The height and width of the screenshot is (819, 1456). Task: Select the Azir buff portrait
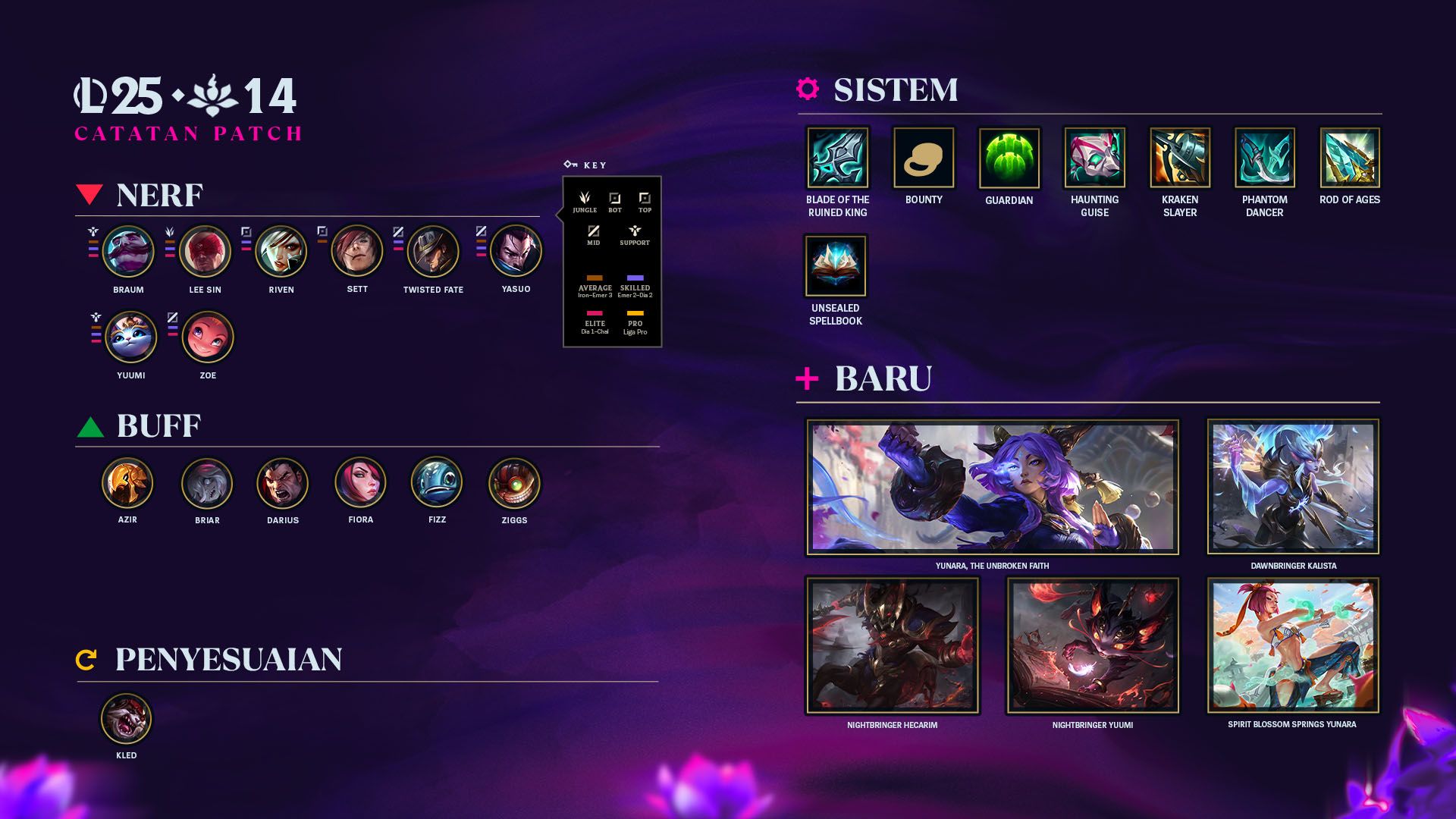[x=127, y=483]
